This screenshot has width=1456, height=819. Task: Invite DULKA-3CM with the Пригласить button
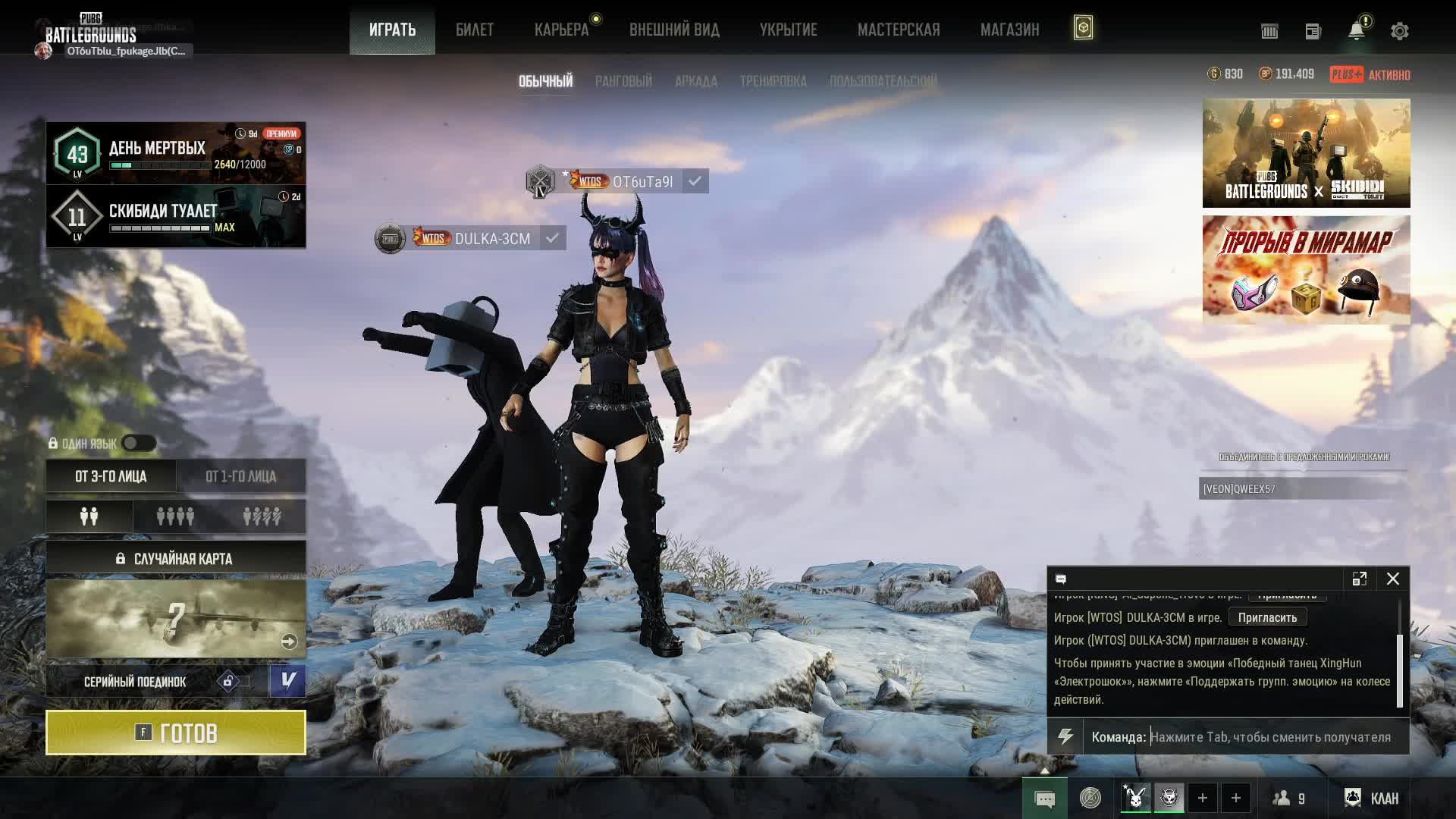coord(1267,617)
